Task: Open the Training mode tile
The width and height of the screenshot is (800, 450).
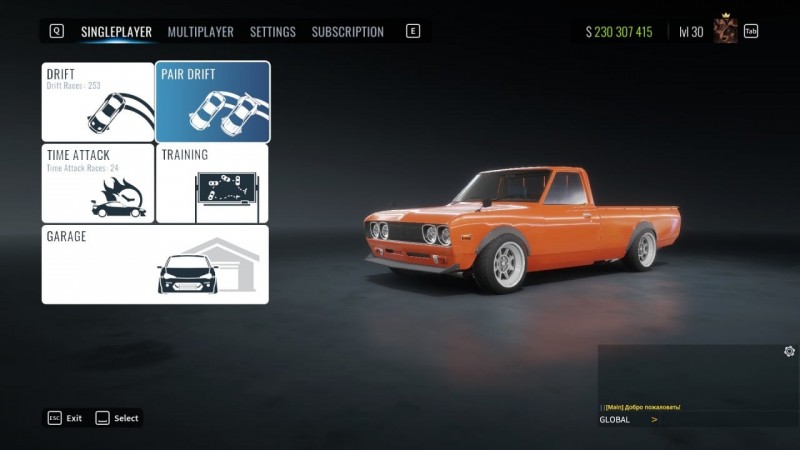Action: [213, 183]
